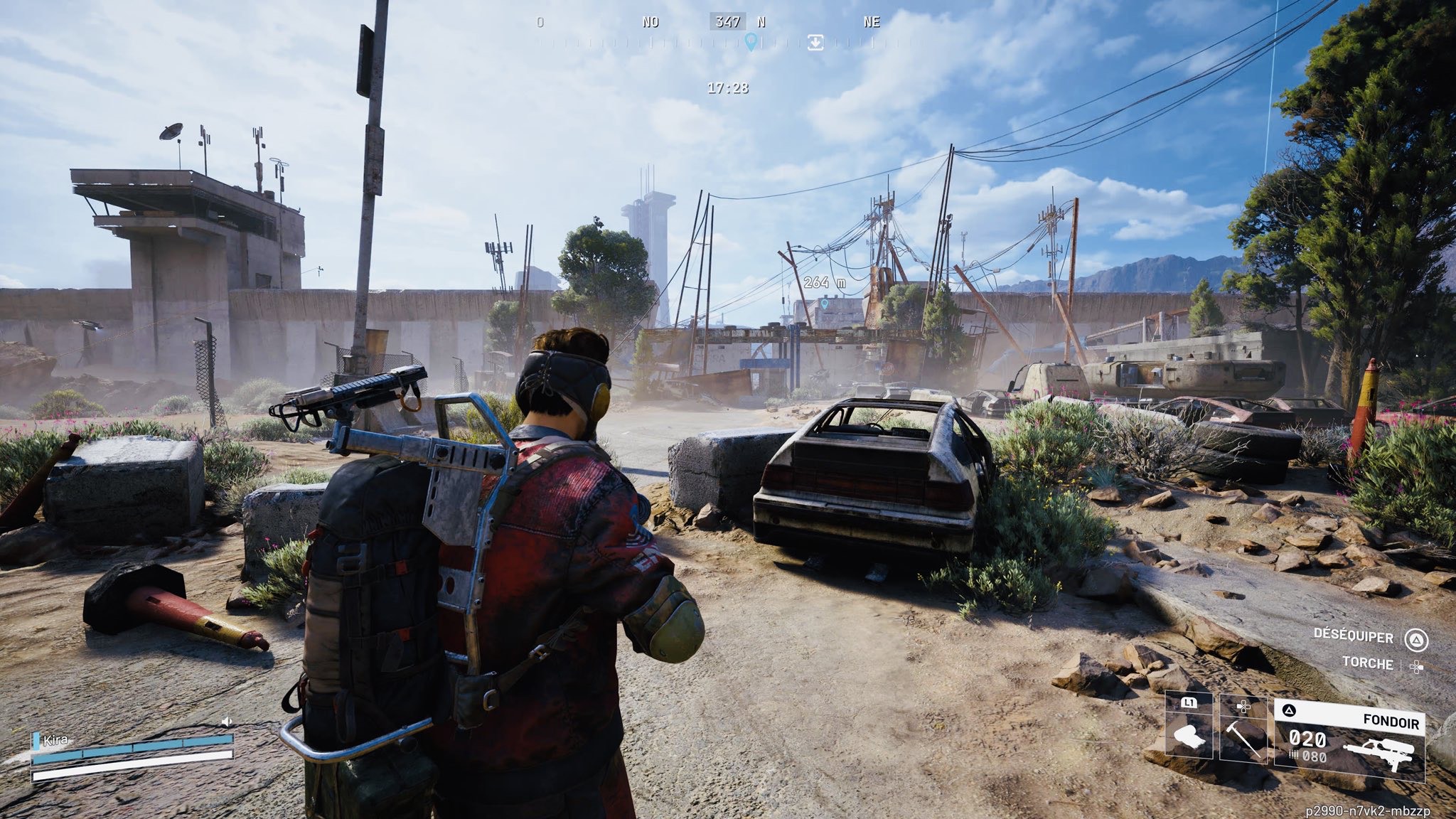Select the Fondoir weapon slot

point(1349,743)
